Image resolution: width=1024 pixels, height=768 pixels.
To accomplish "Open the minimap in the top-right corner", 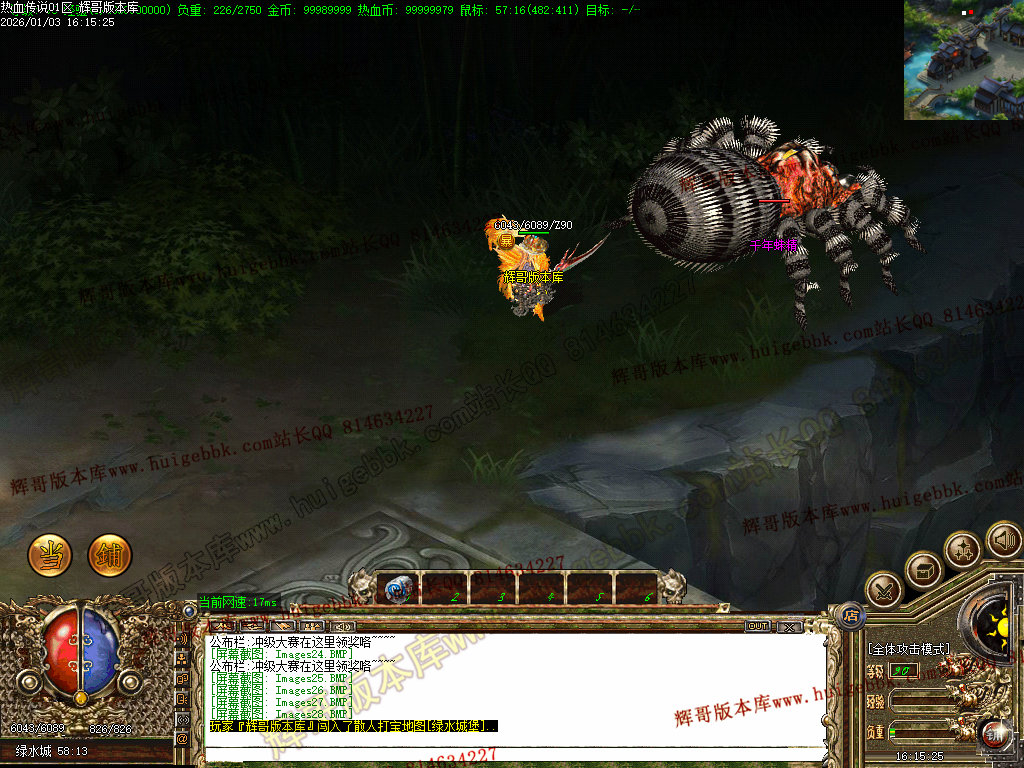I will [964, 60].
